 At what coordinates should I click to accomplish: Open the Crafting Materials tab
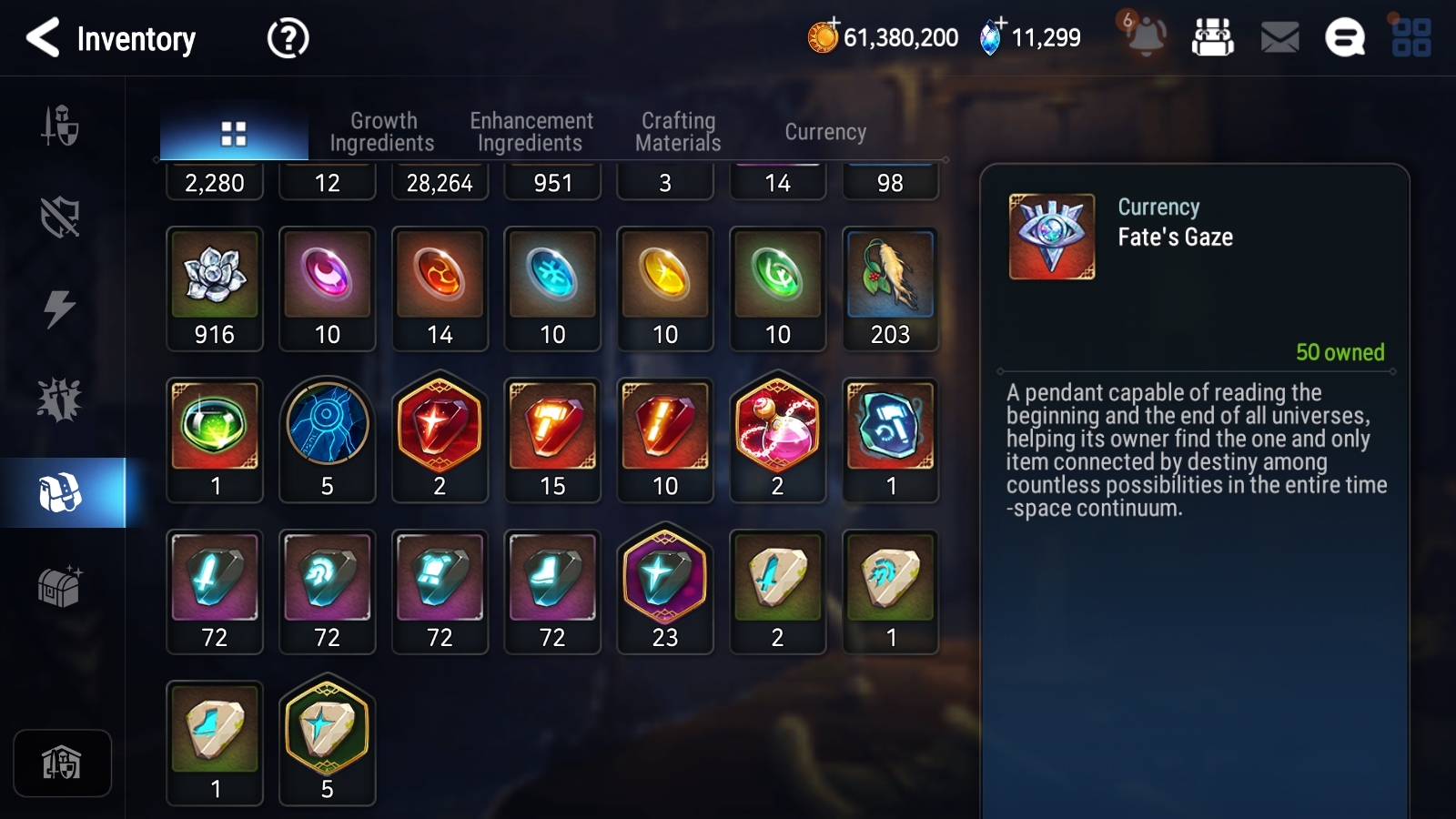[678, 130]
